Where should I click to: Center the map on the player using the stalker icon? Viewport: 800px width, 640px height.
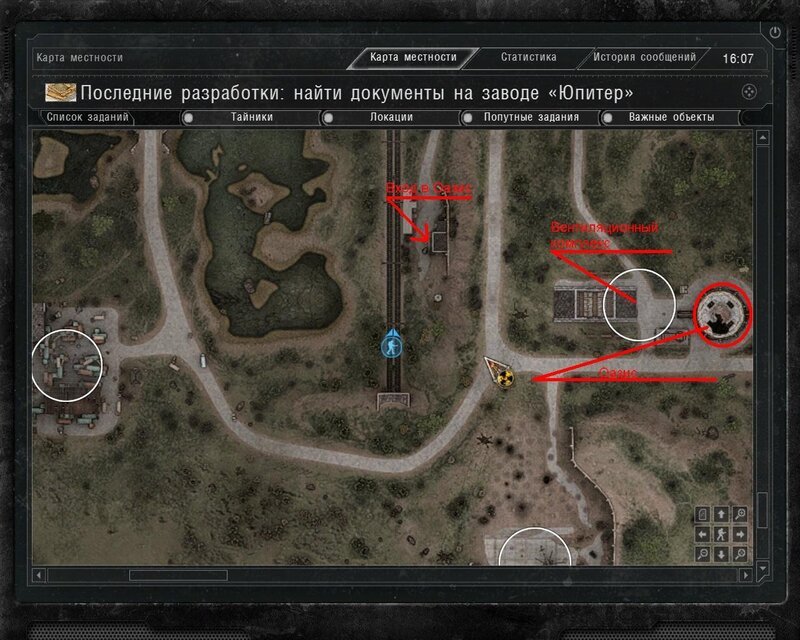(x=721, y=534)
